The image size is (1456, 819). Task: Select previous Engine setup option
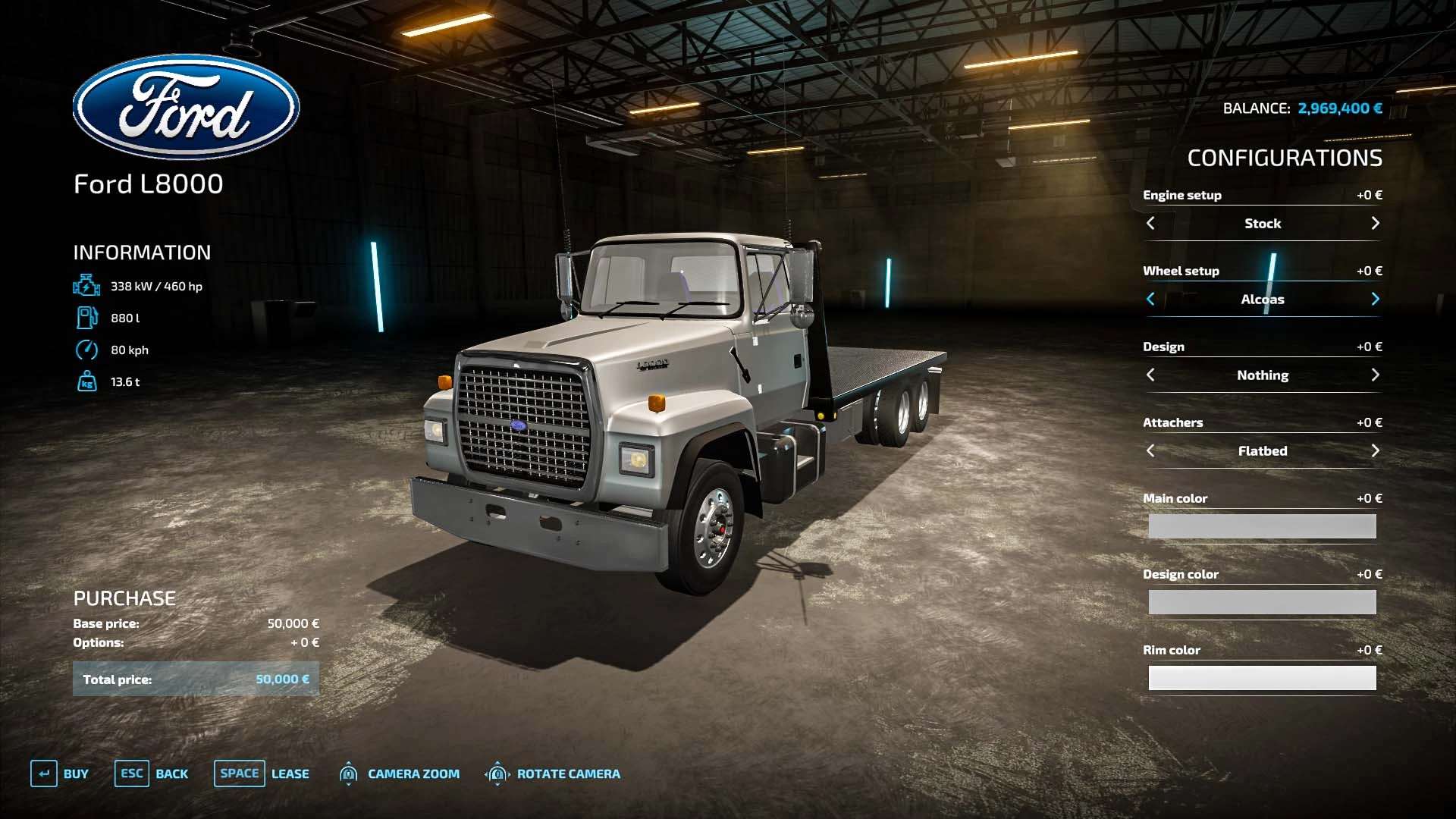tap(1150, 224)
